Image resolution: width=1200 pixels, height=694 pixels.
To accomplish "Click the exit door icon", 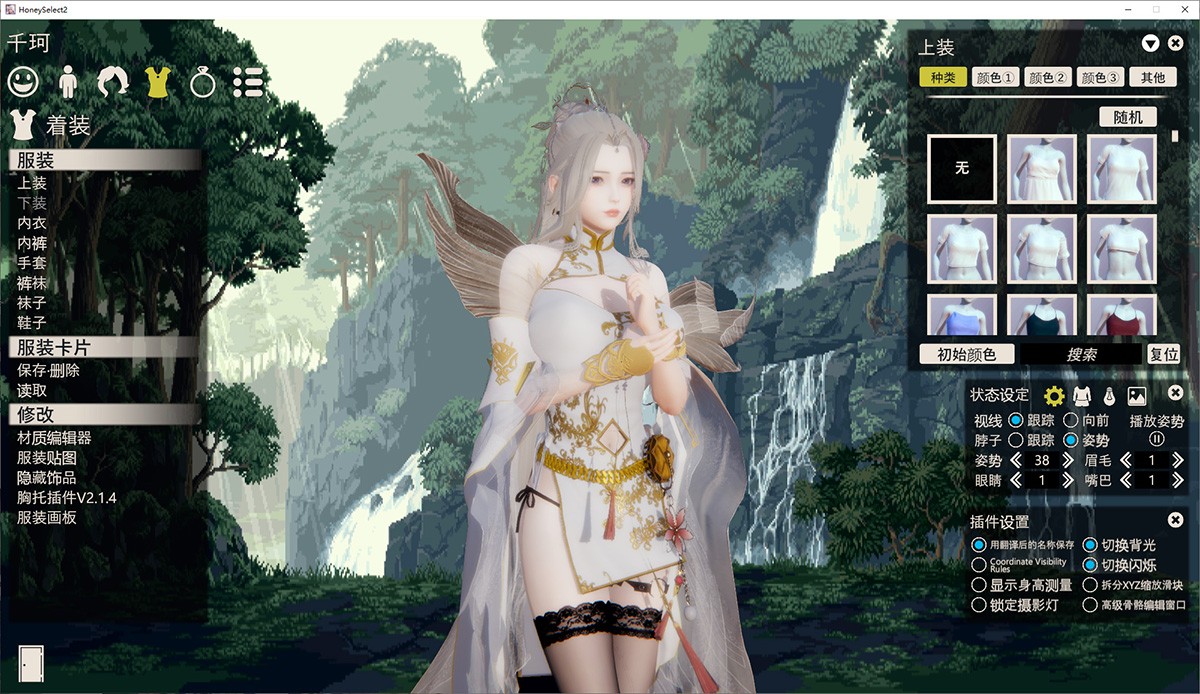I will click(31, 664).
